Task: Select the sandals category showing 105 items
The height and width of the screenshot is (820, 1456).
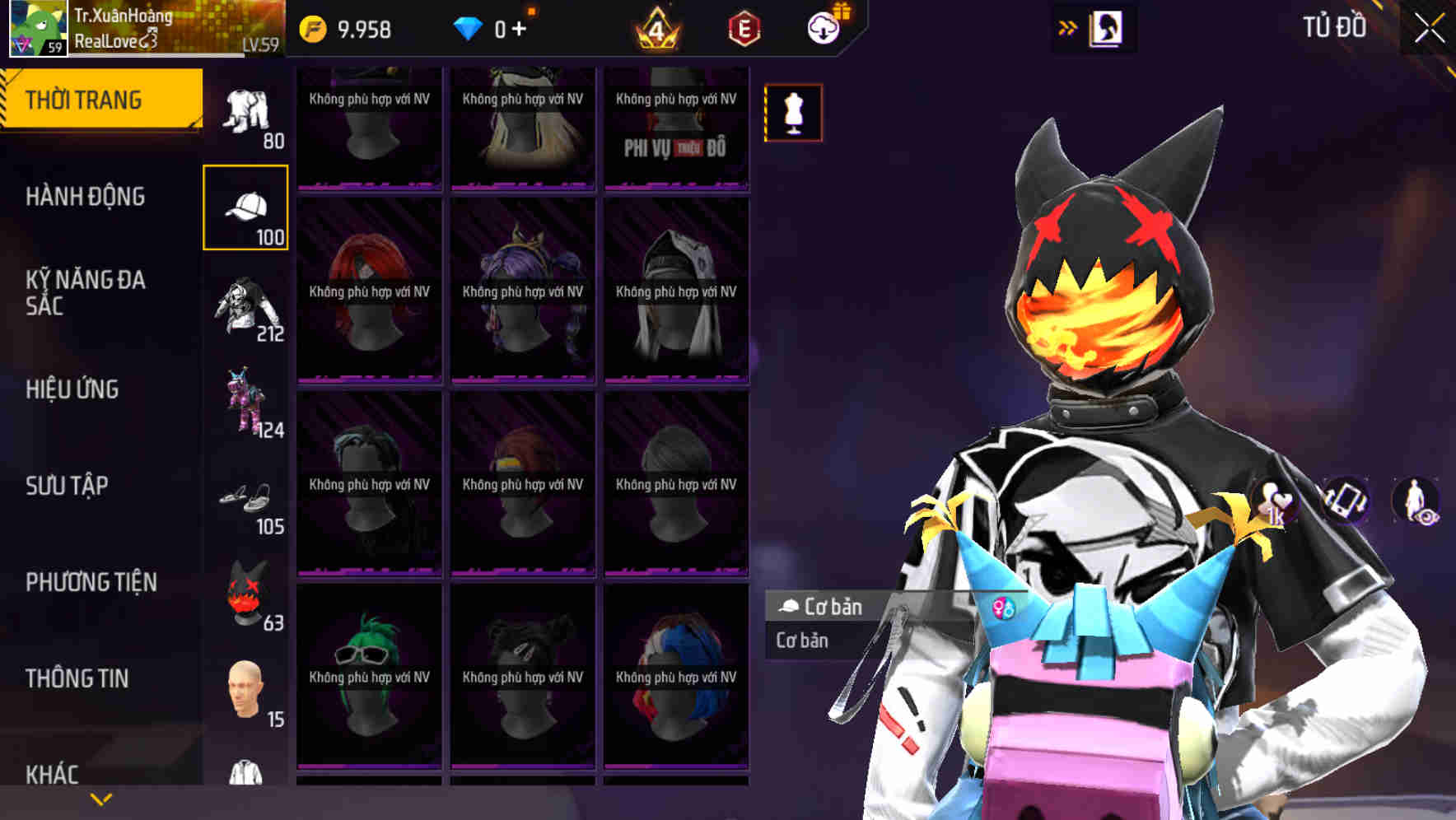Action: click(250, 502)
